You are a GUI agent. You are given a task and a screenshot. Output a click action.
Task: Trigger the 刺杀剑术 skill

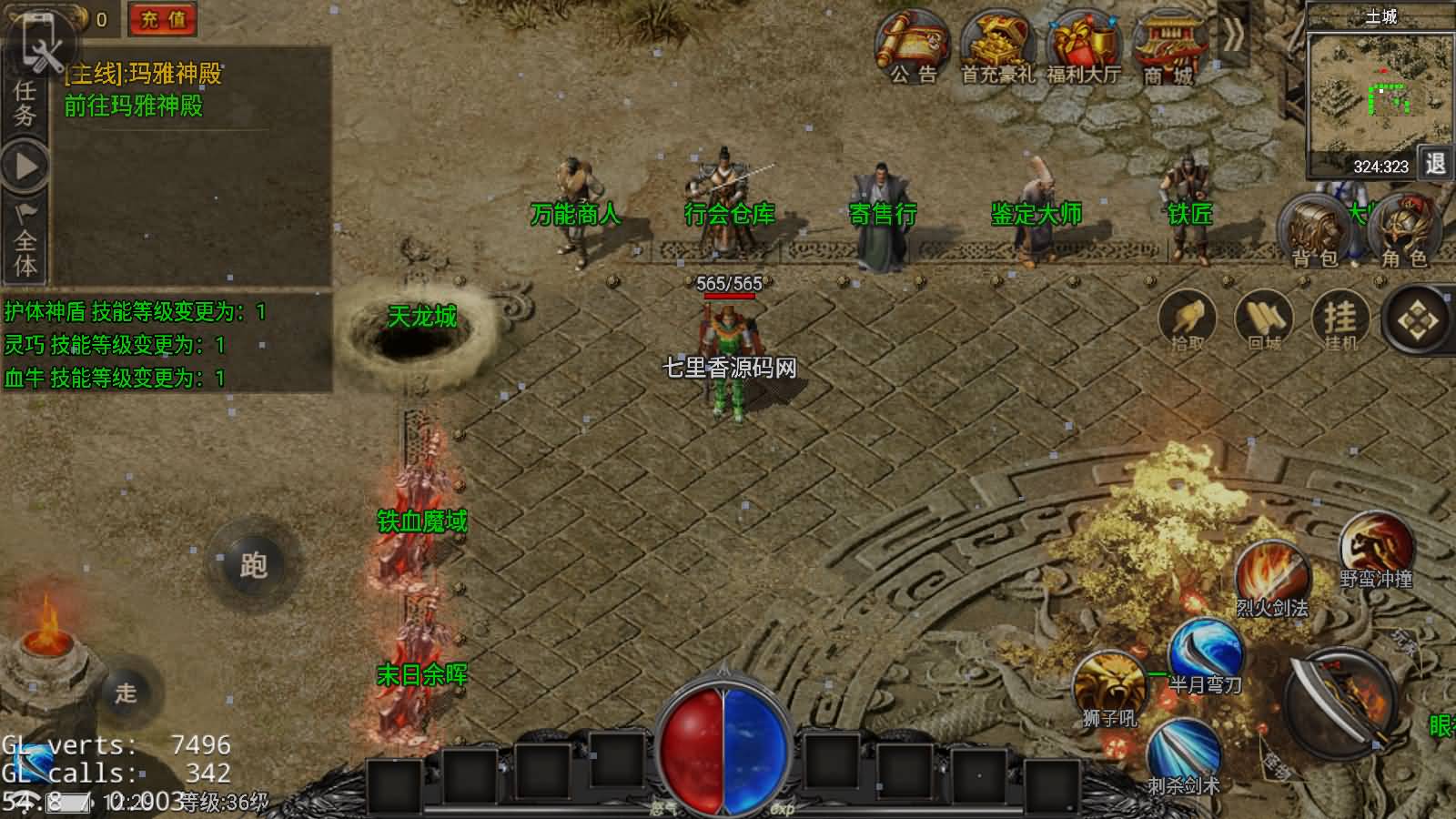point(1183,753)
